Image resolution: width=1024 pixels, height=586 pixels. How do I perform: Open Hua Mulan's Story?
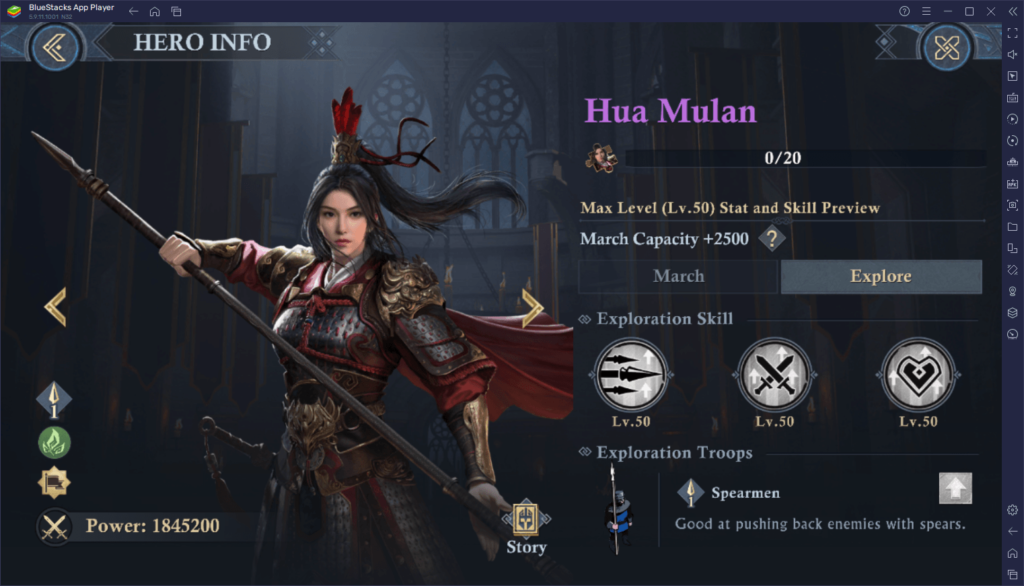point(526,527)
